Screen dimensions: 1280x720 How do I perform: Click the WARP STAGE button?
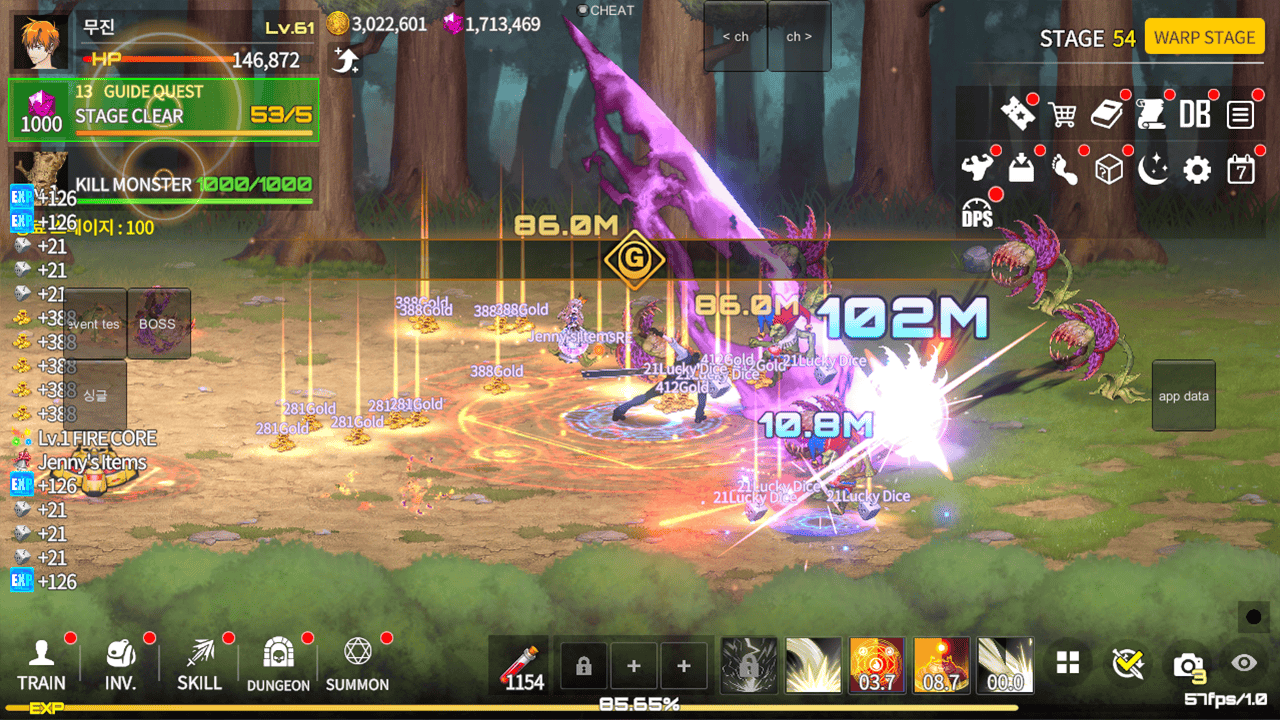(1204, 38)
